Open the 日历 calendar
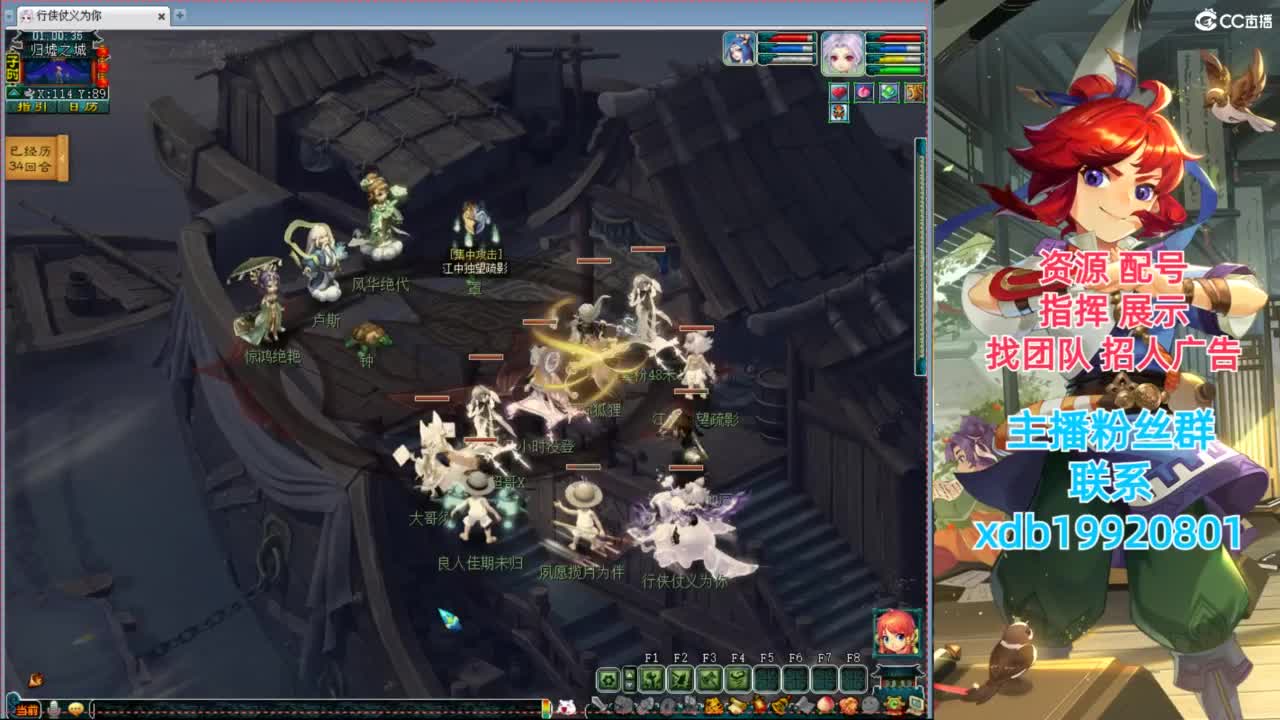Viewport: 1280px width, 720px height. pos(80,107)
